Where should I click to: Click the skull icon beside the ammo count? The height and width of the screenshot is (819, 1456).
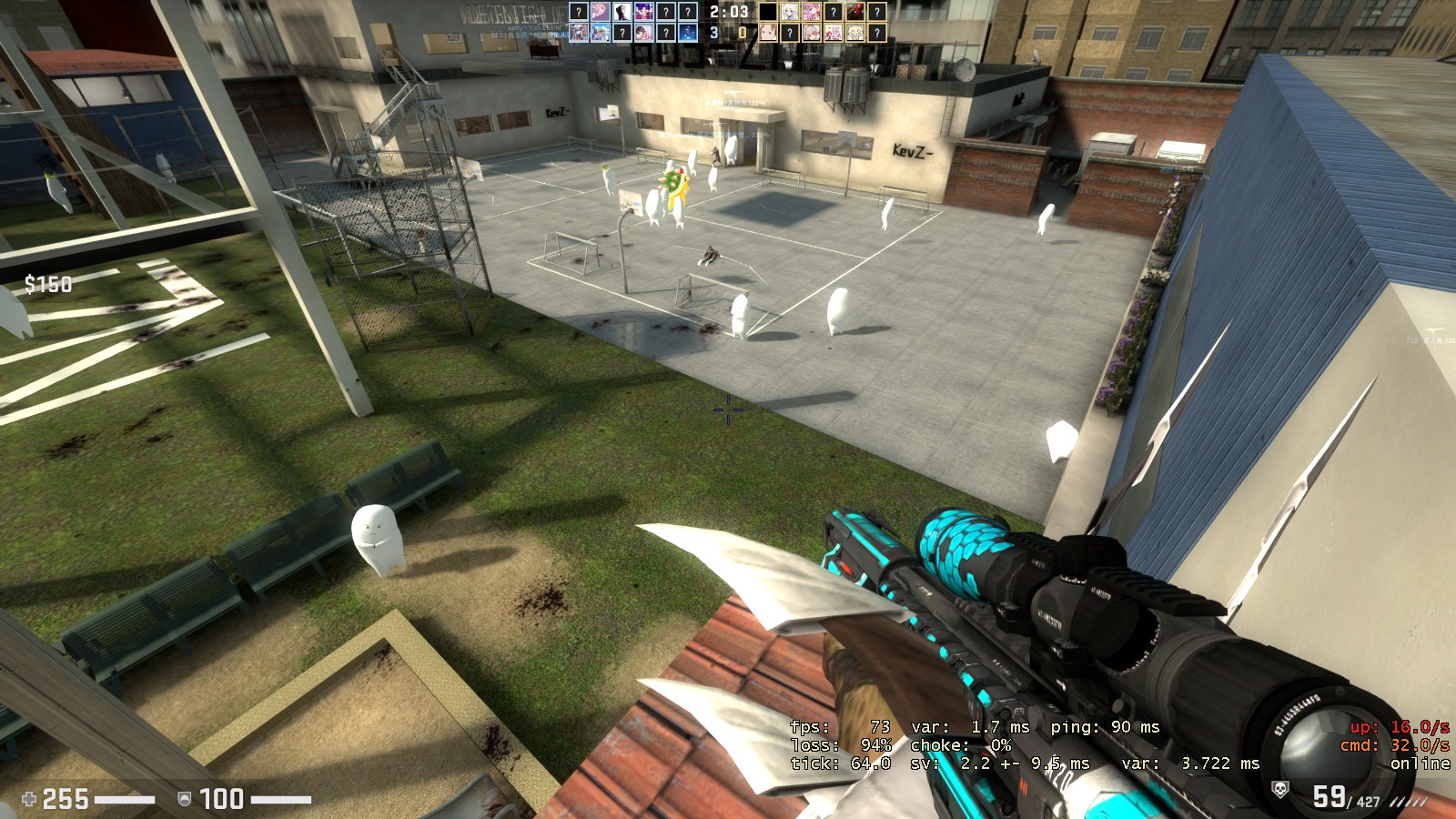1279,790
